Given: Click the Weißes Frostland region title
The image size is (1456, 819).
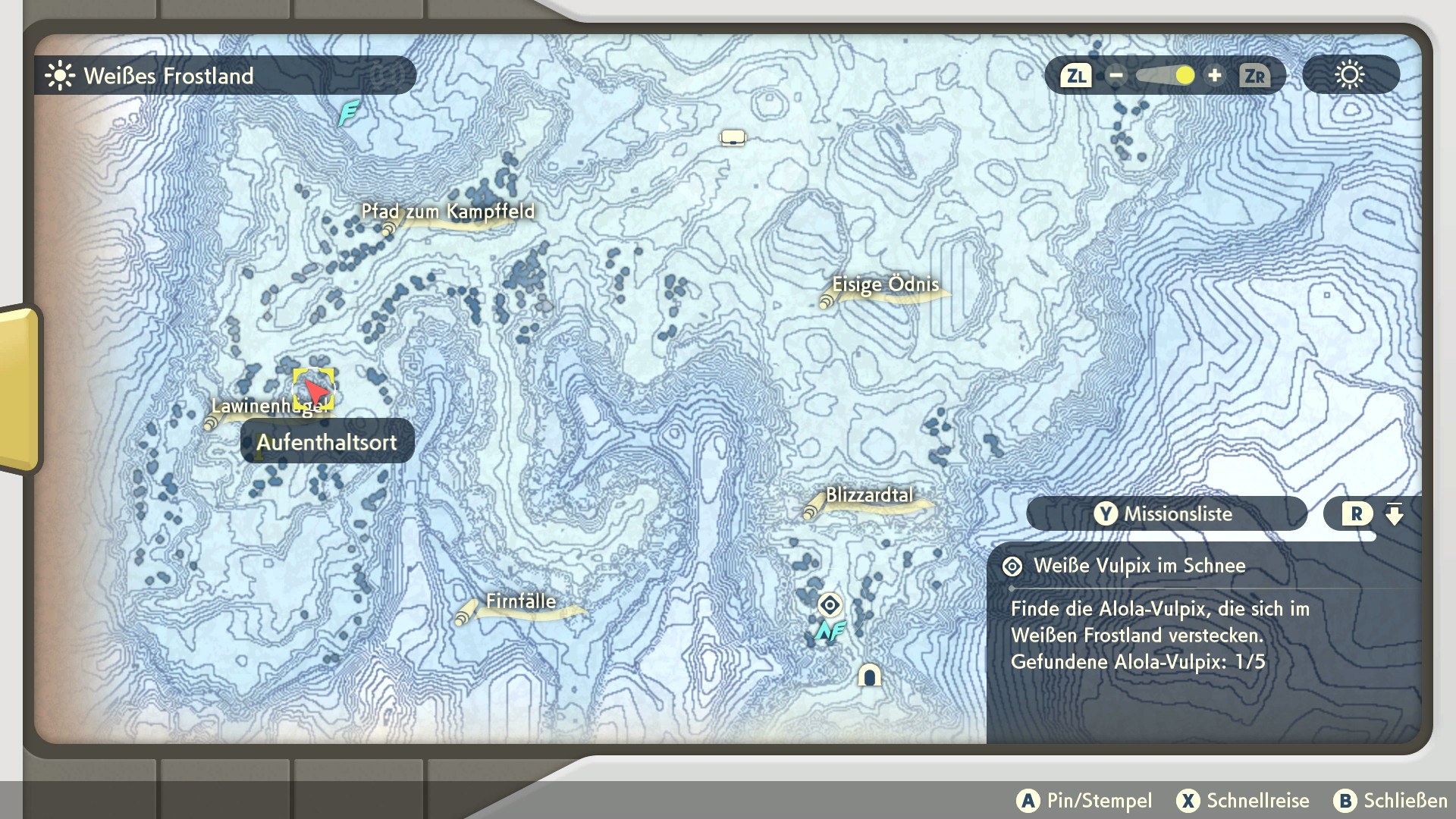Looking at the screenshot, I should [x=168, y=76].
